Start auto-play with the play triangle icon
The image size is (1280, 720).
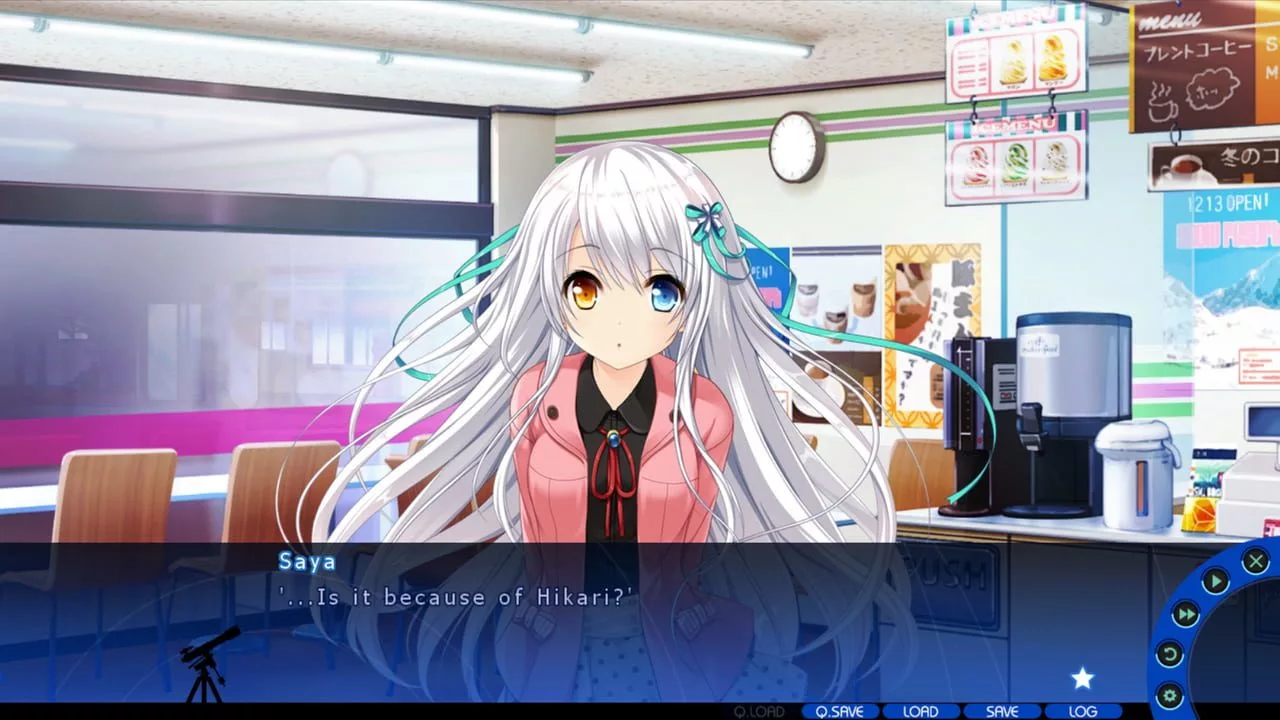tap(1214, 581)
